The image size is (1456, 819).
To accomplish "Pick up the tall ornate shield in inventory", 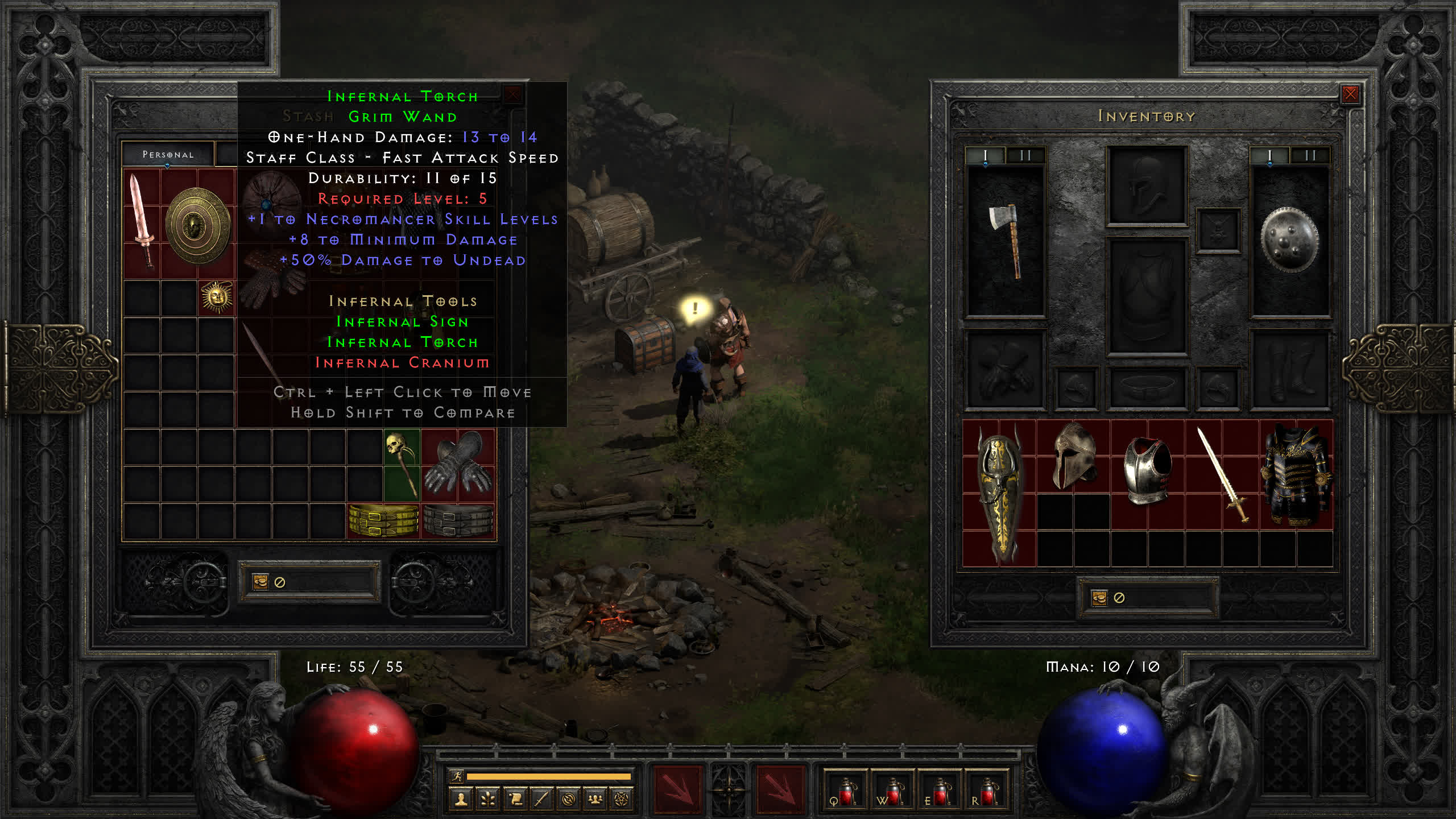I will 999,494.
